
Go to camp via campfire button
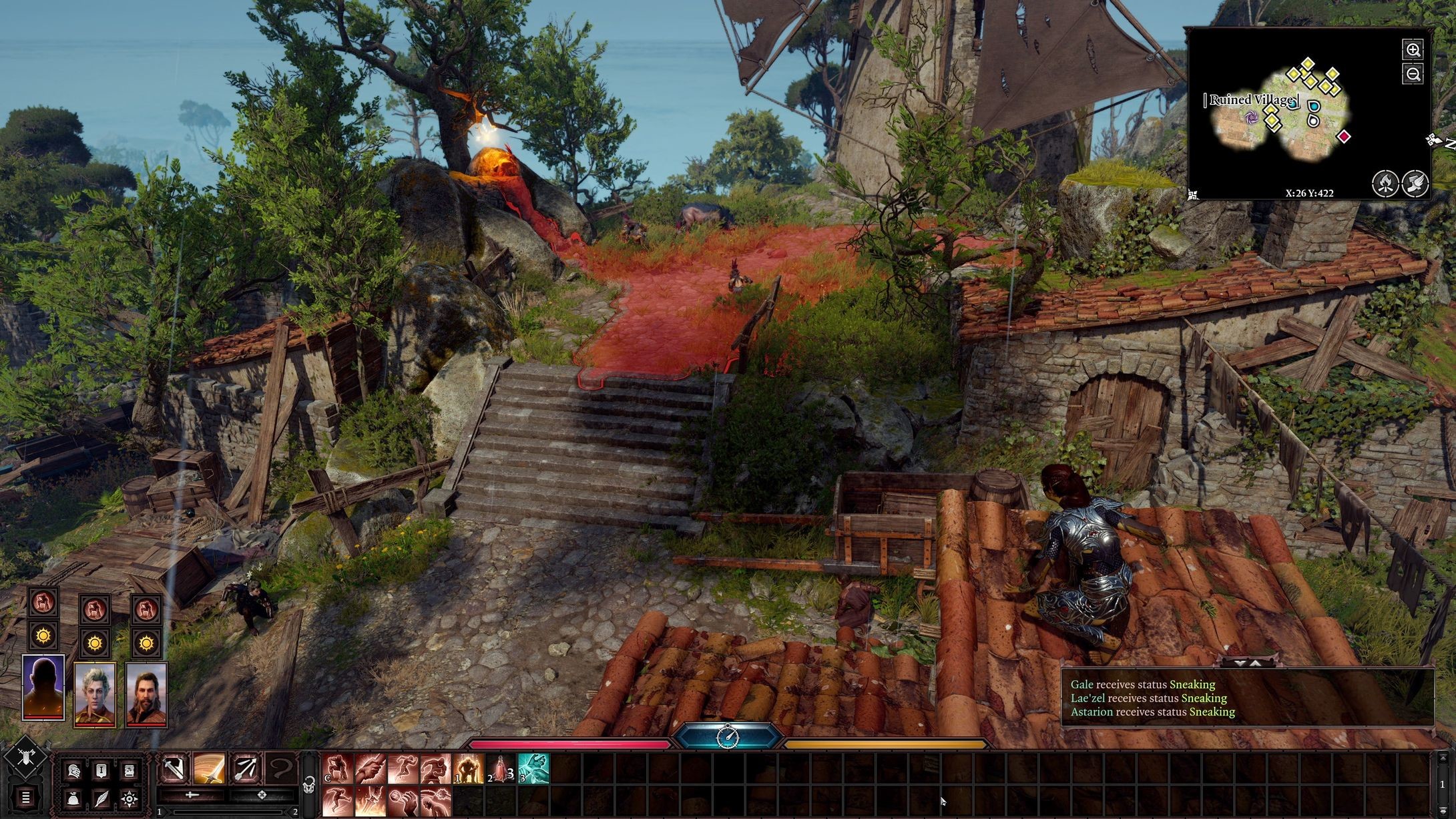[x=1385, y=183]
